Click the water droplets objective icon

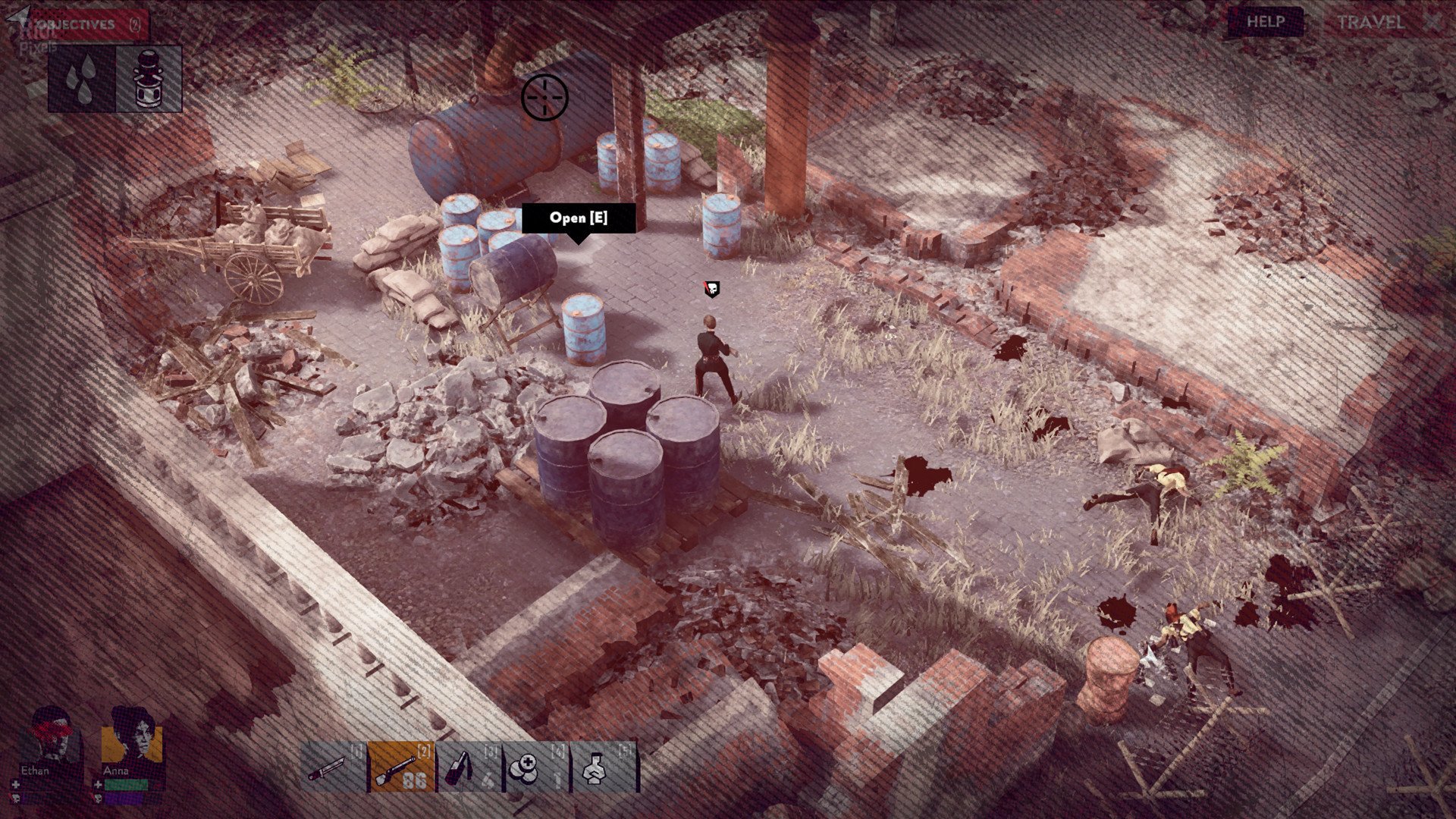(x=82, y=79)
